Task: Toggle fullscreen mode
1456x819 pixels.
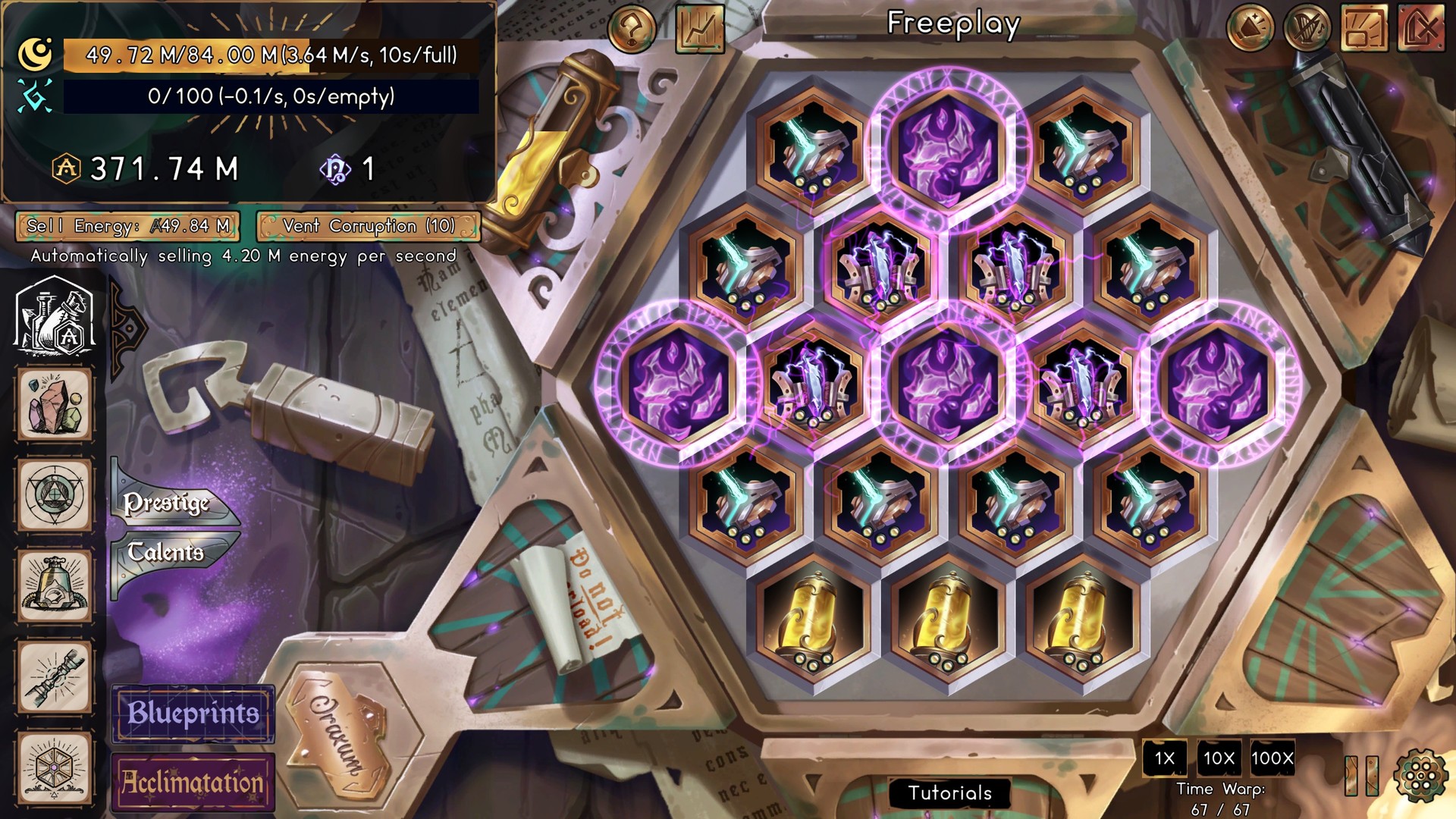Action: tap(1365, 27)
